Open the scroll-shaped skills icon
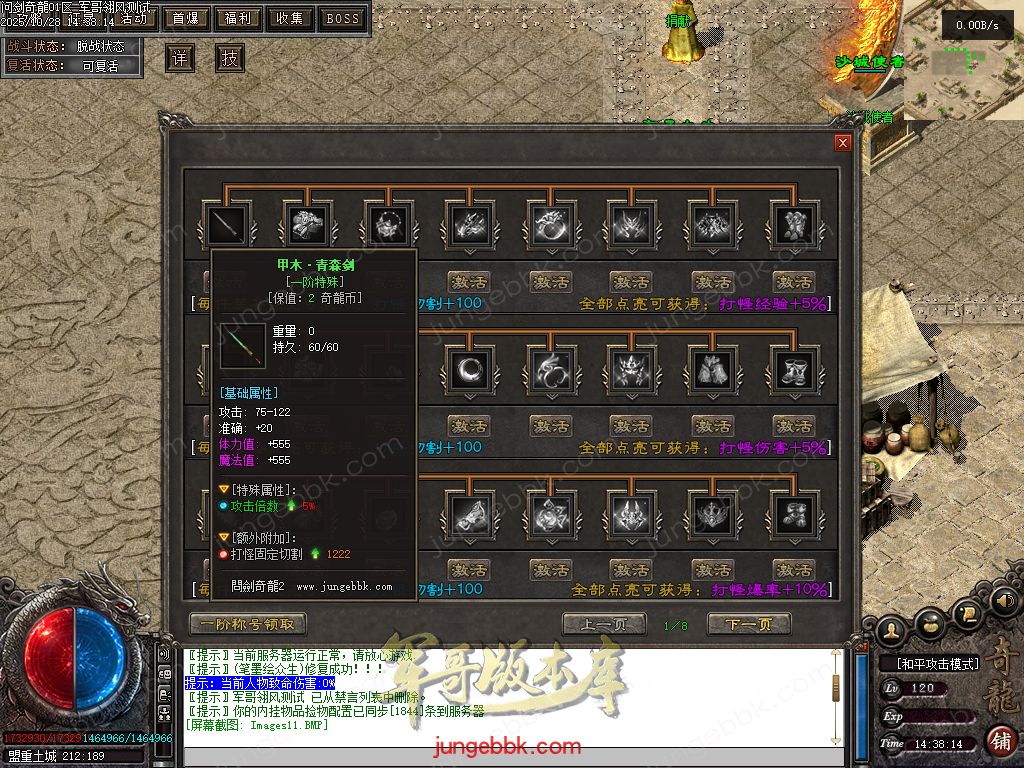 967,613
